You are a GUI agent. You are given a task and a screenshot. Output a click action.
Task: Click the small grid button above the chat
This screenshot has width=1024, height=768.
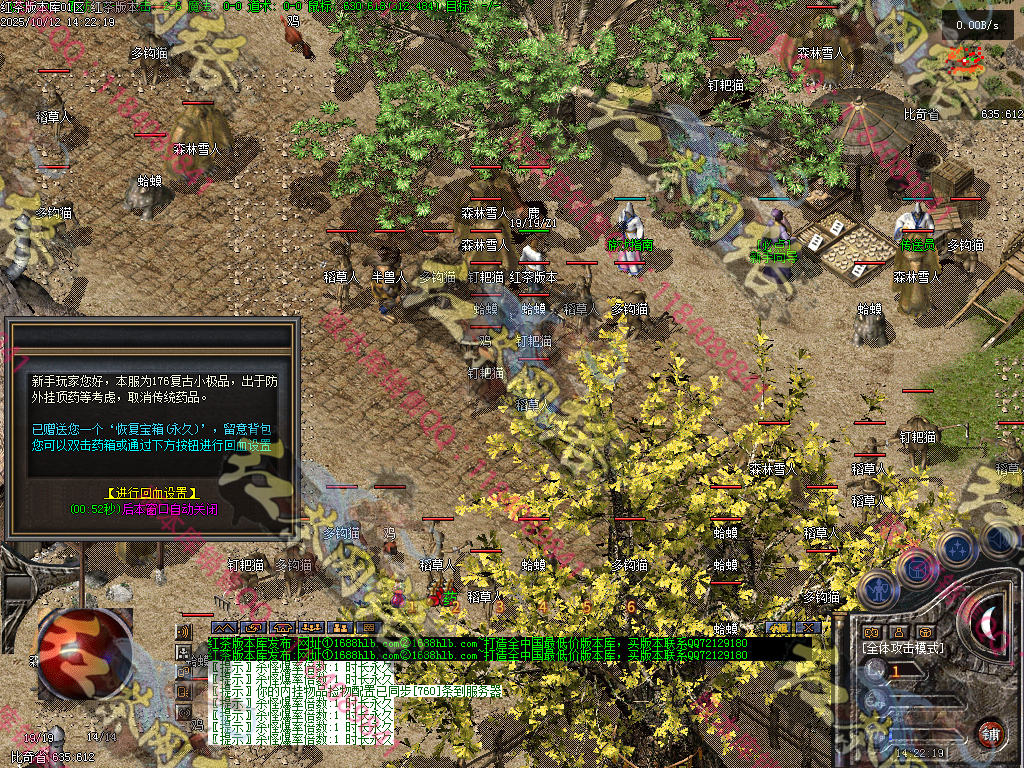368,628
